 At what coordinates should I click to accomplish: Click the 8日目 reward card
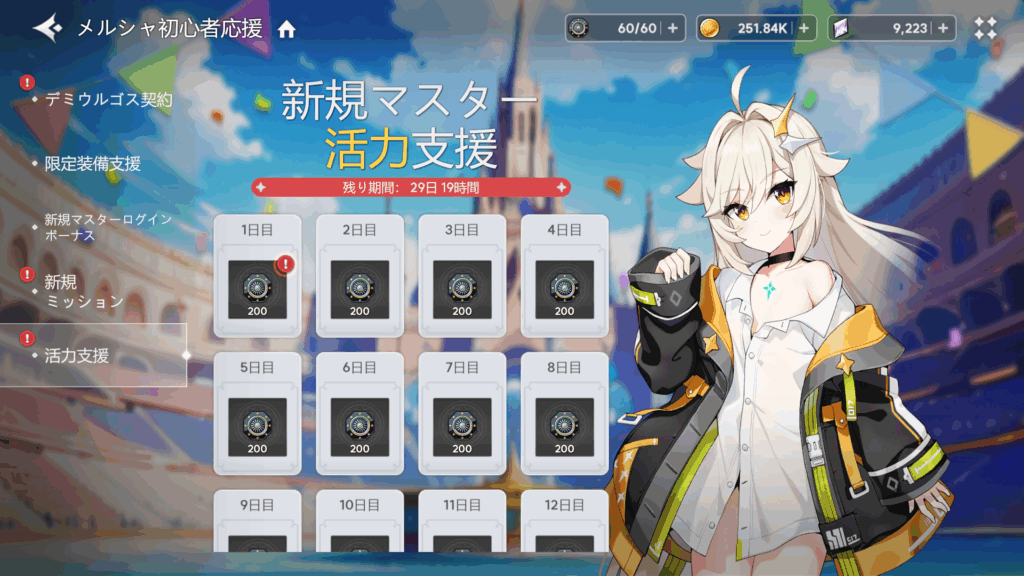pyautogui.click(x=565, y=414)
